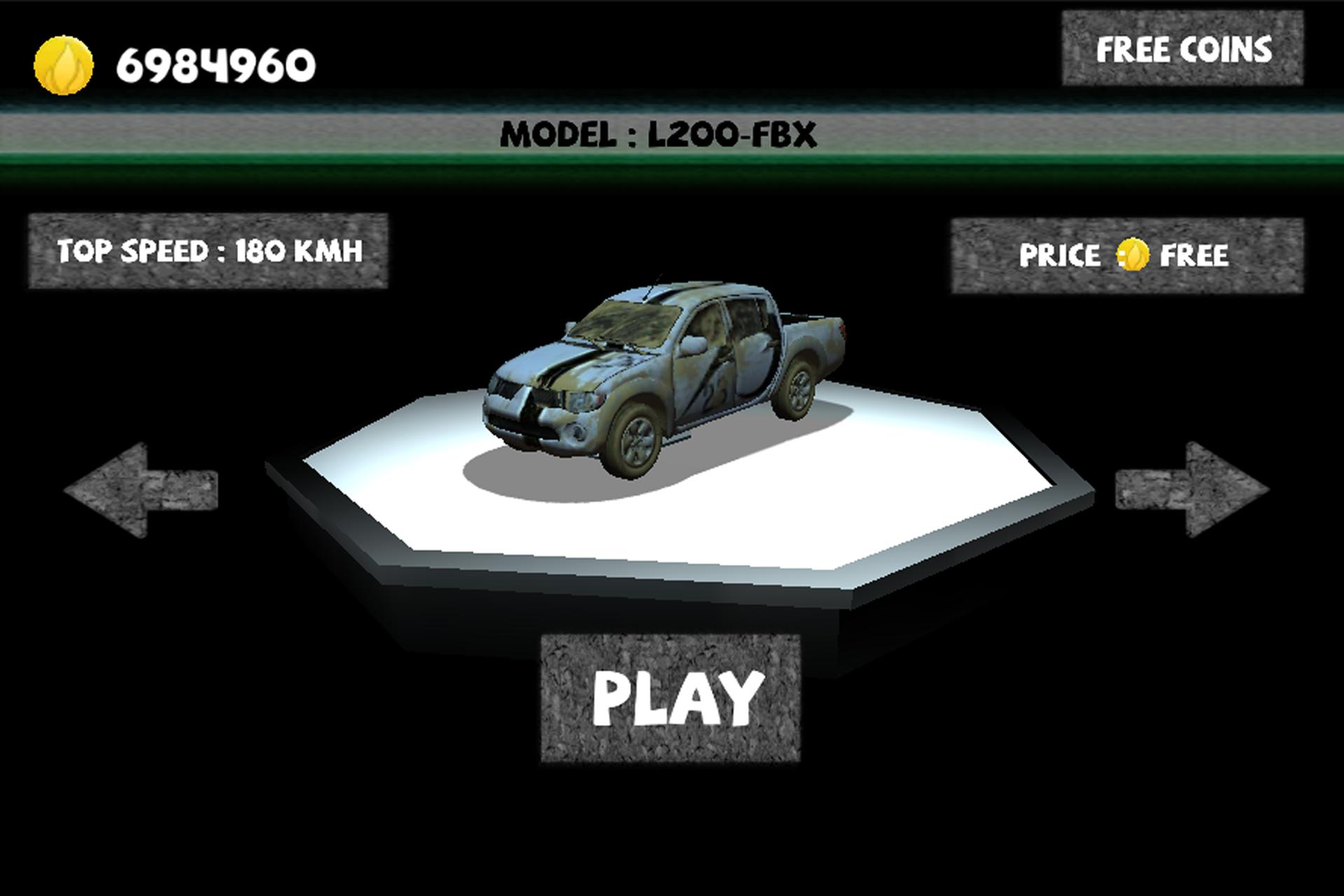This screenshot has width=1344, height=896.
Task: Click the TOP SPEED : 180 KMH panel
Action: click(x=209, y=249)
